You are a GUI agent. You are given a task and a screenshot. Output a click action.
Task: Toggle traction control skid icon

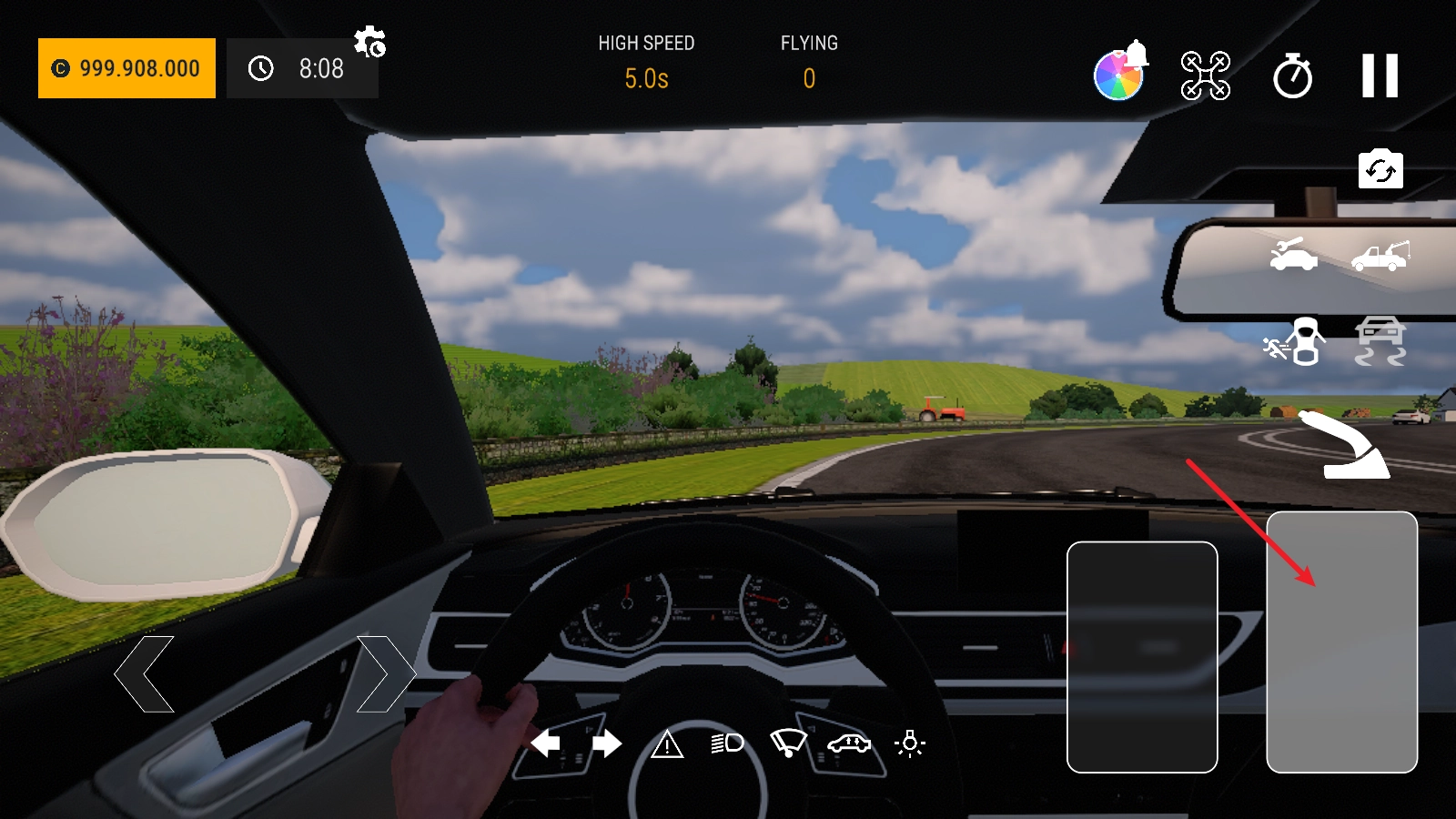pyautogui.click(x=1380, y=341)
